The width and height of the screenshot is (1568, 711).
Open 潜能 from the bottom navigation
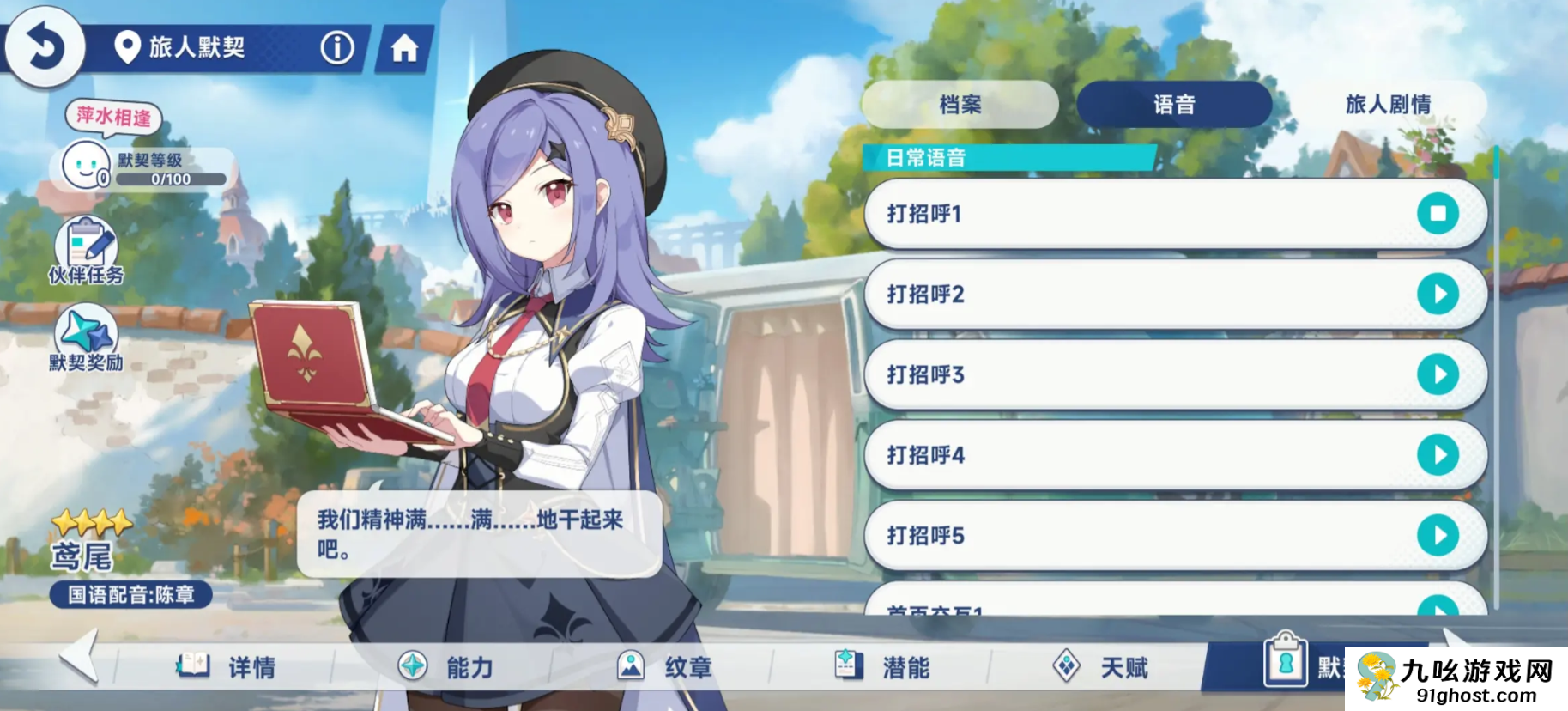850,665
